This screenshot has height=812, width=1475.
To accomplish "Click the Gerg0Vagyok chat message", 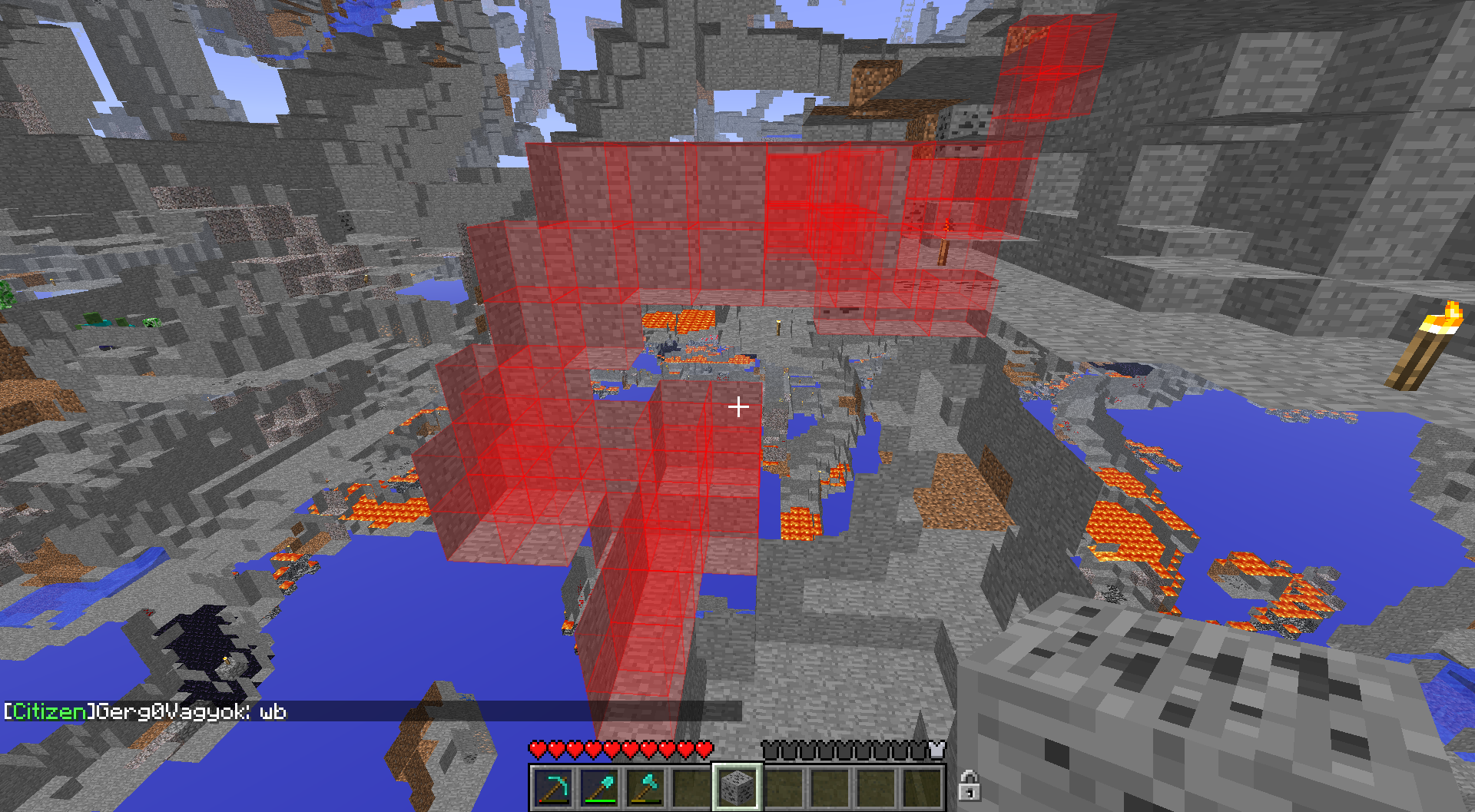I will 146,711.
